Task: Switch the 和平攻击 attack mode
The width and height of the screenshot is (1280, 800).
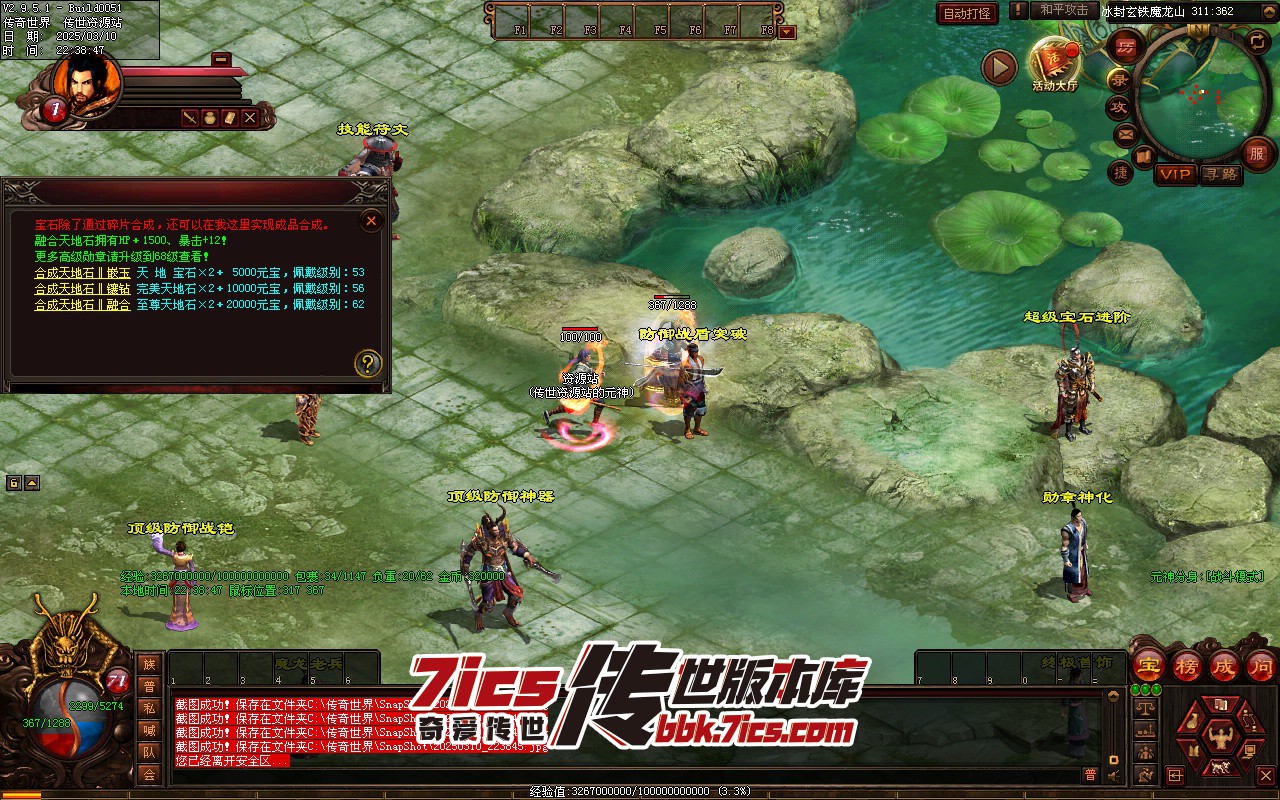Action: (x=1063, y=10)
